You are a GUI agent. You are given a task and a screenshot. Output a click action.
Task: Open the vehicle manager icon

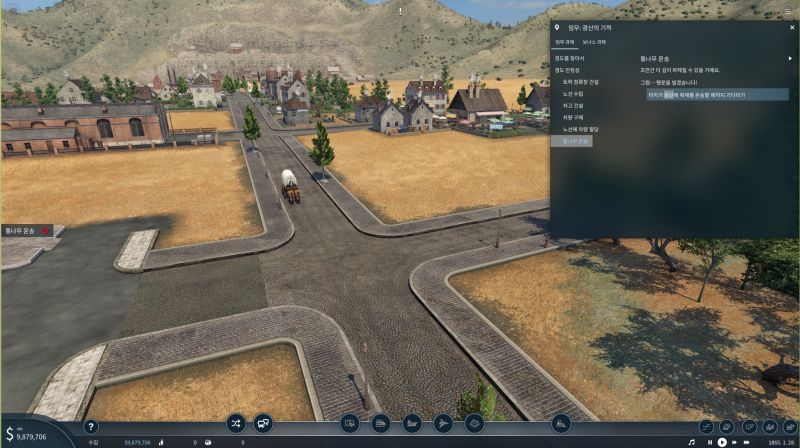(263, 423)
